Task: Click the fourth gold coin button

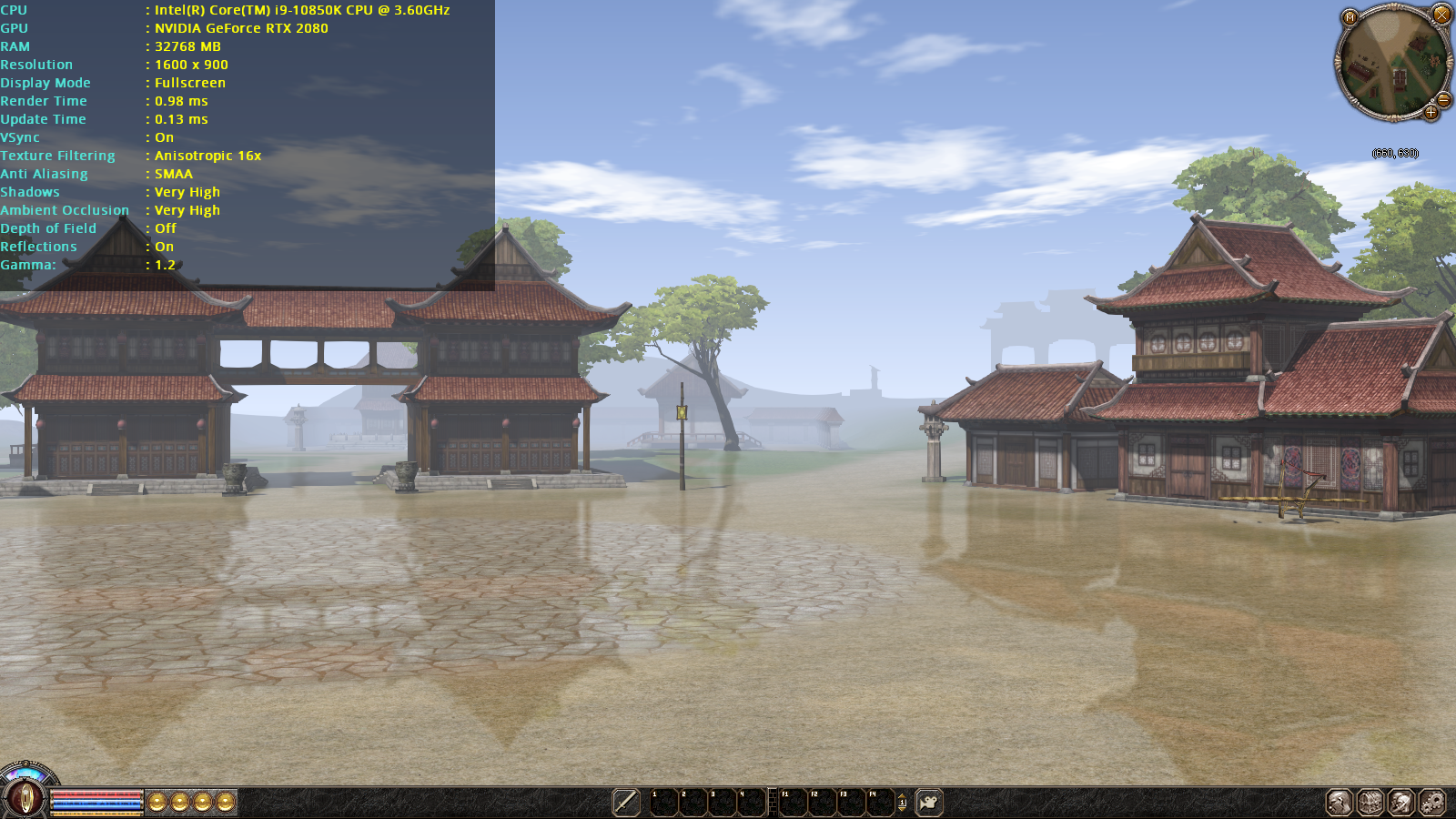Action: (224, 801)
